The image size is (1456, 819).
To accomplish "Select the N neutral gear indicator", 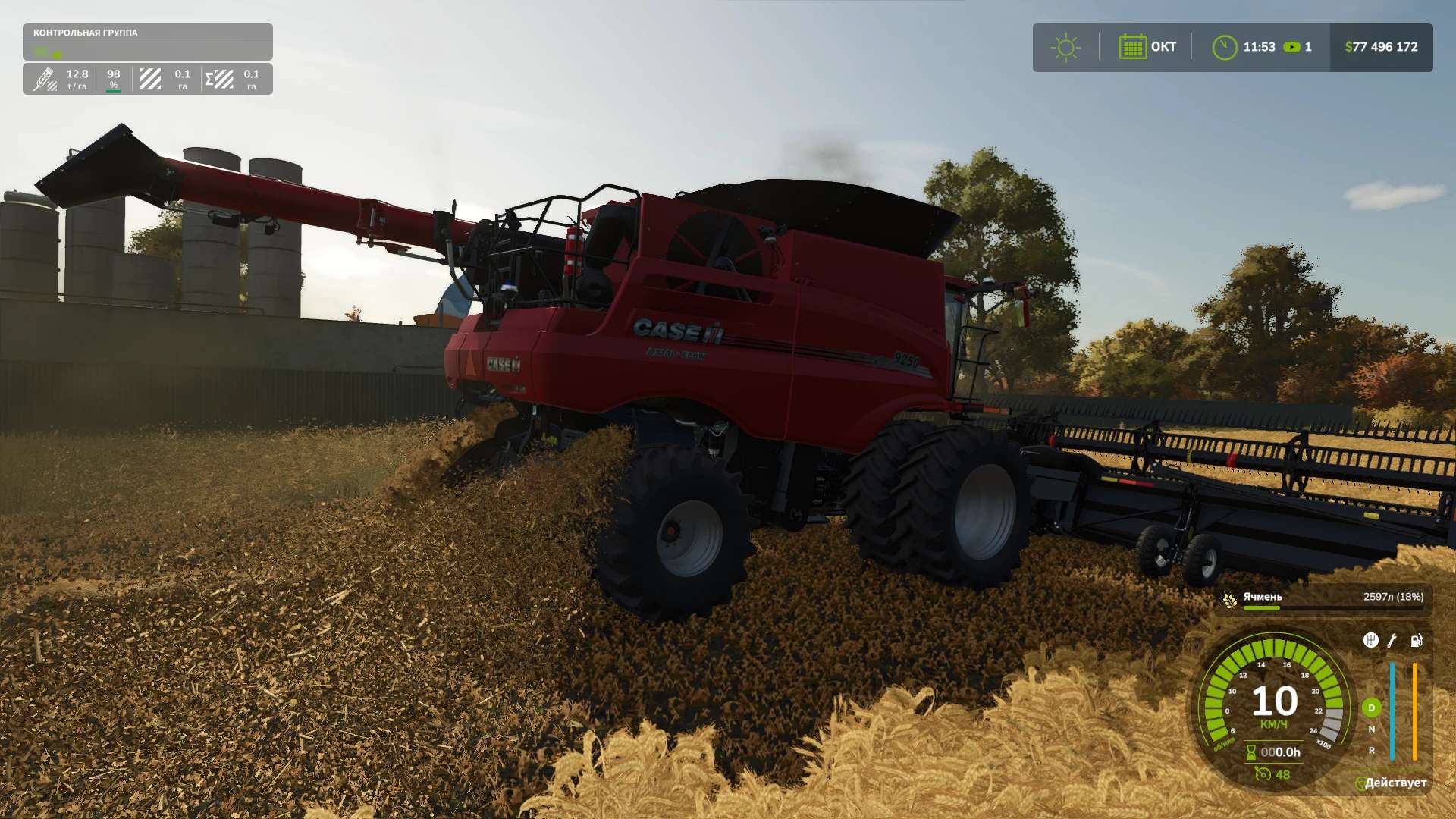I will click(1371, 729).
